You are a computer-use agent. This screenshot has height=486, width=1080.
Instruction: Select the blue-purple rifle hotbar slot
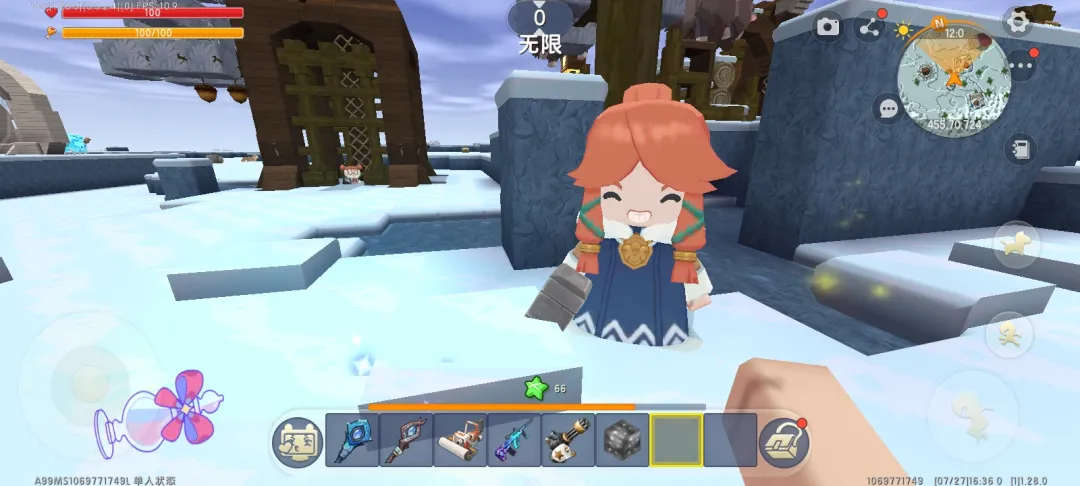point(514,440)
